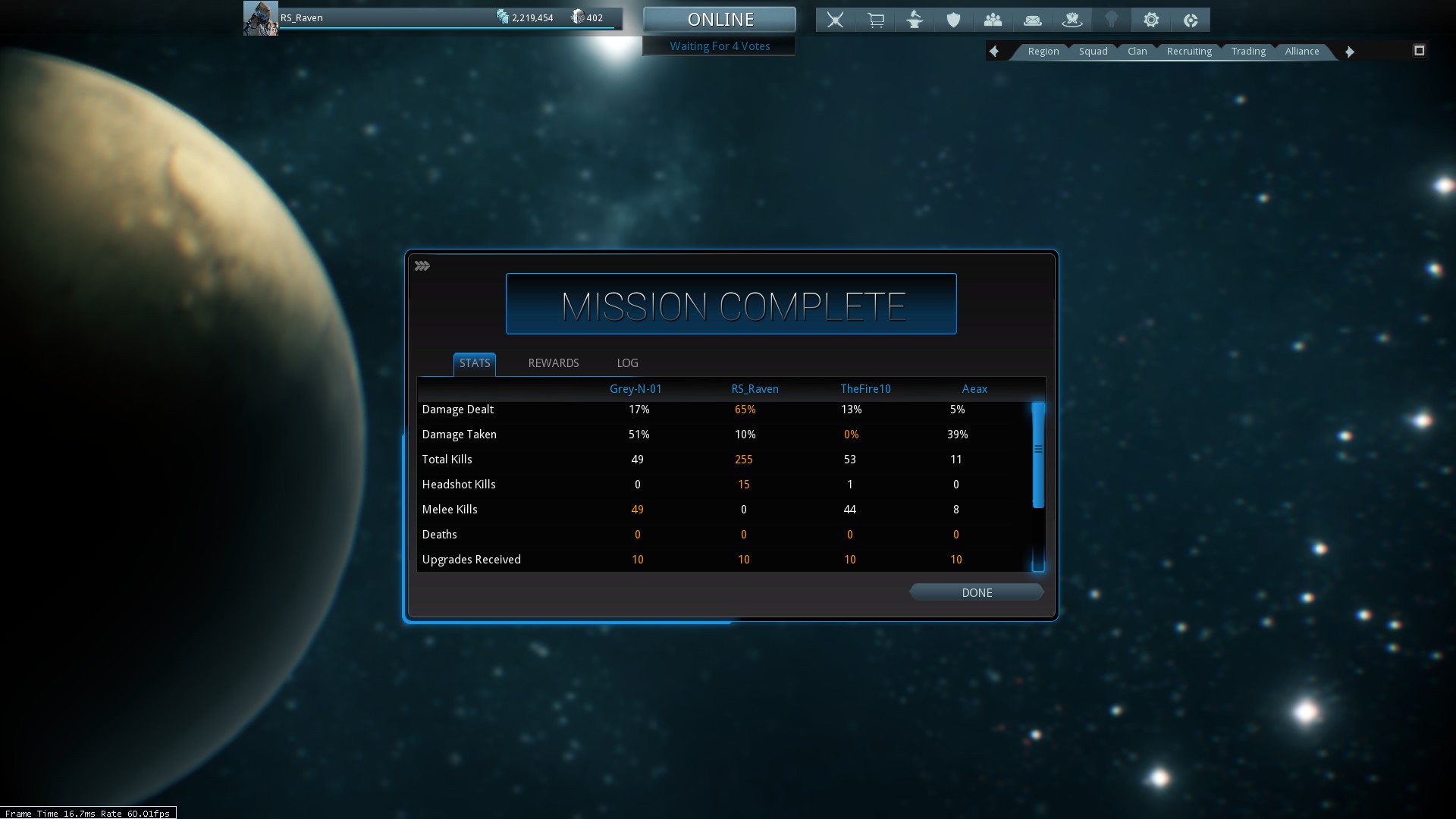
Task: Open the market shopping cart icon
Action: (875, 20)
